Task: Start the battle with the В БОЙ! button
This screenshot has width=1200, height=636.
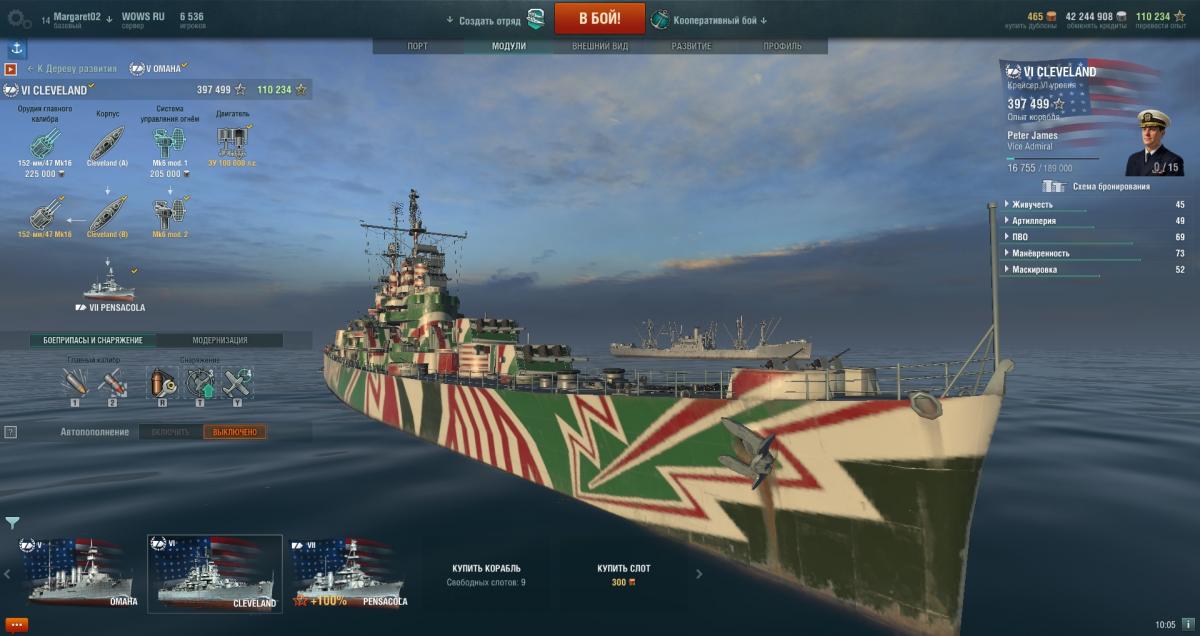Action: point(599,19)
